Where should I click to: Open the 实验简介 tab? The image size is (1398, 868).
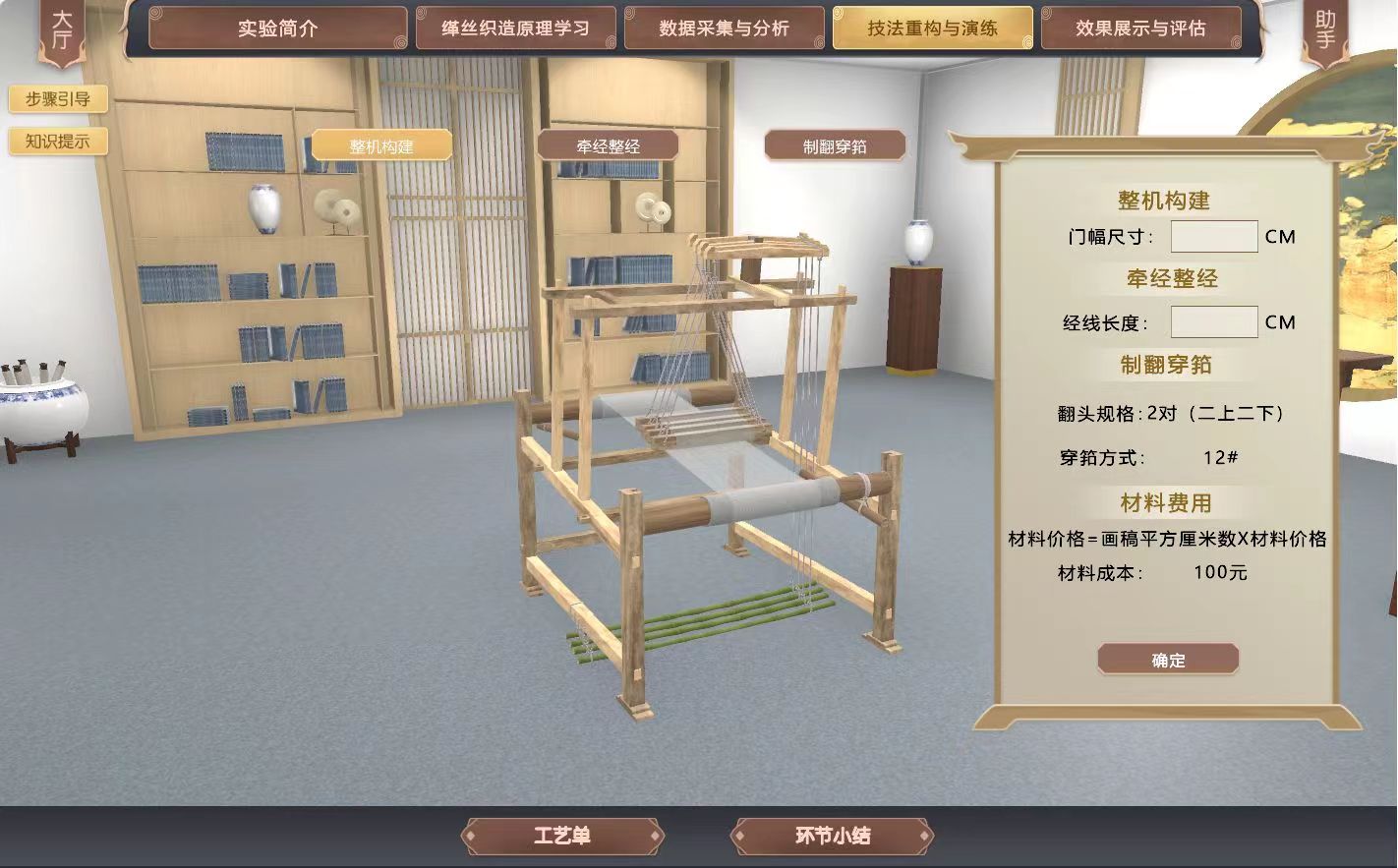(x=277, y=29)
